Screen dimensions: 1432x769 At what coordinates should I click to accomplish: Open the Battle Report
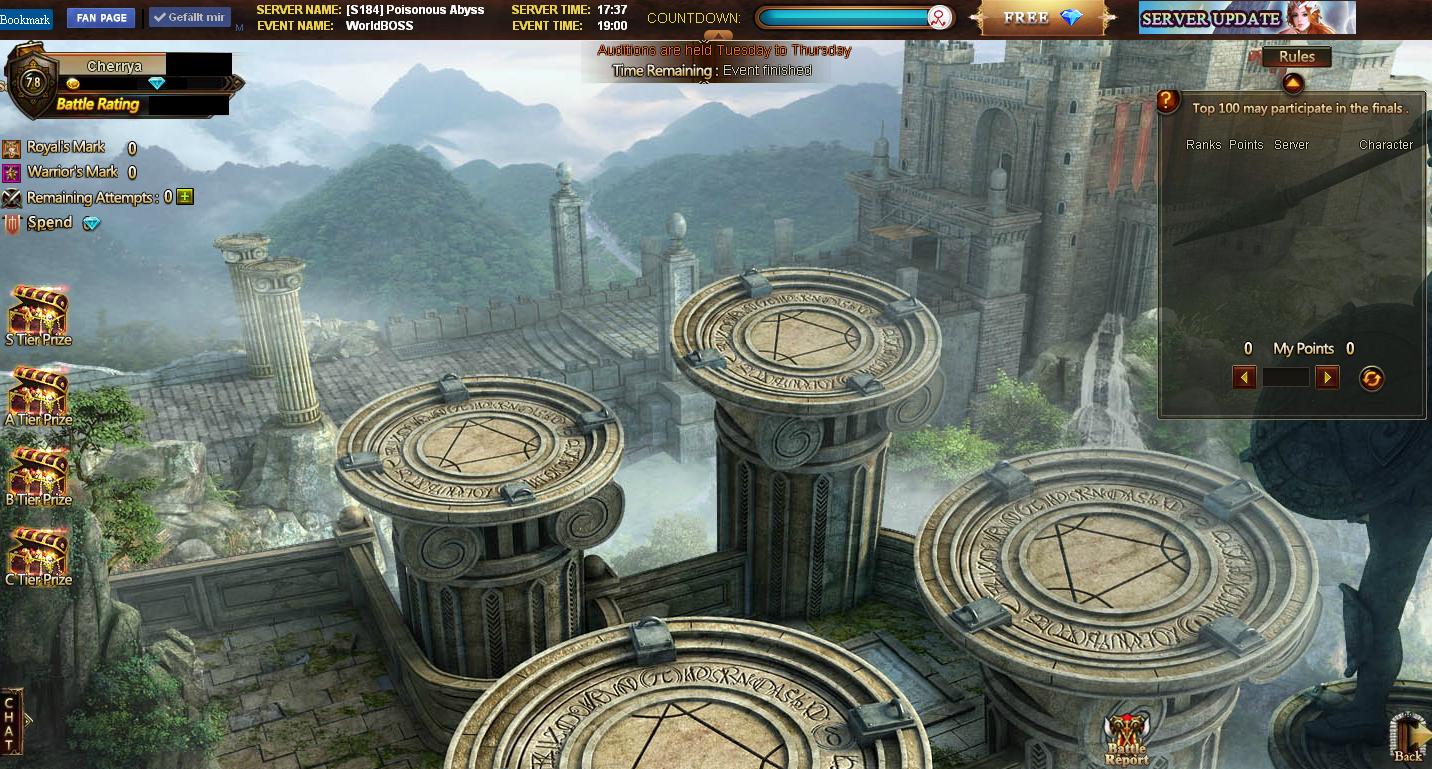click(x=1126, y=740)
